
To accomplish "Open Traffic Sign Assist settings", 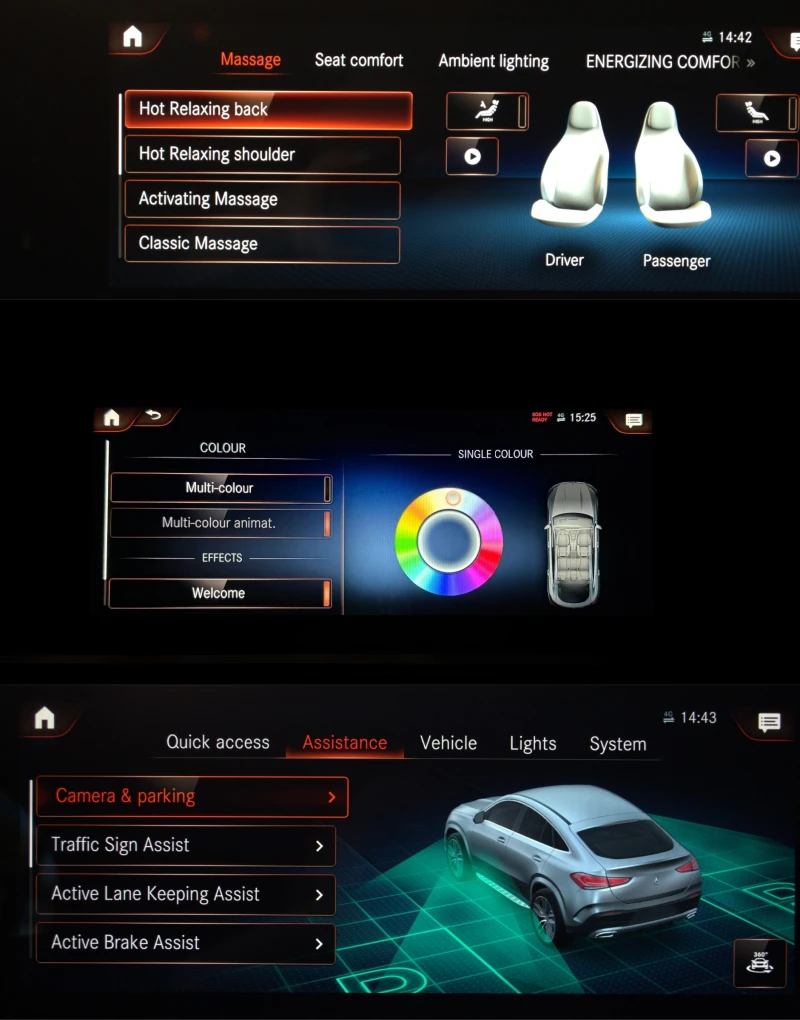I will [186, 845].
